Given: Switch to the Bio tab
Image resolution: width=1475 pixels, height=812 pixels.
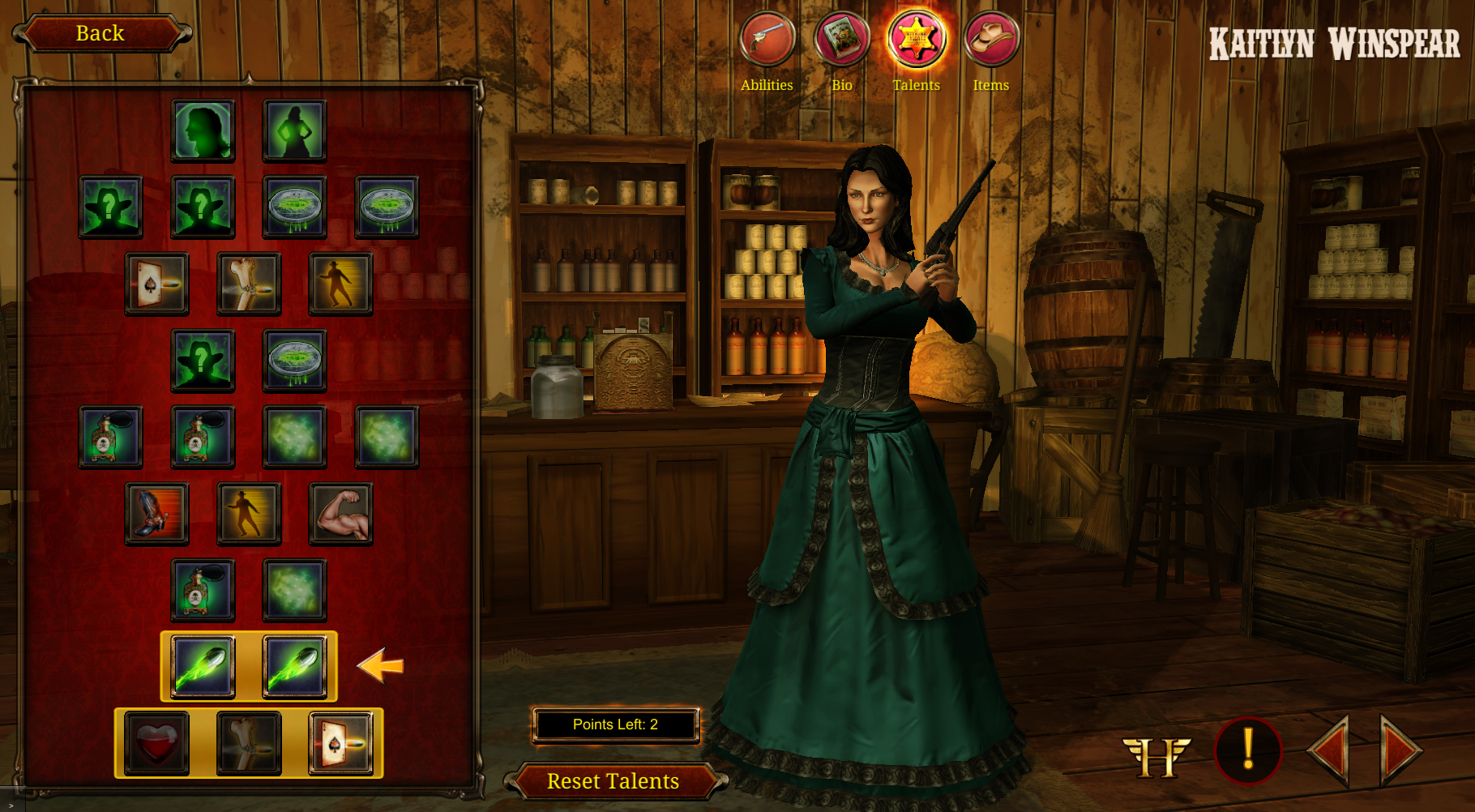Looking at the screenshot, I should point(841,39).
